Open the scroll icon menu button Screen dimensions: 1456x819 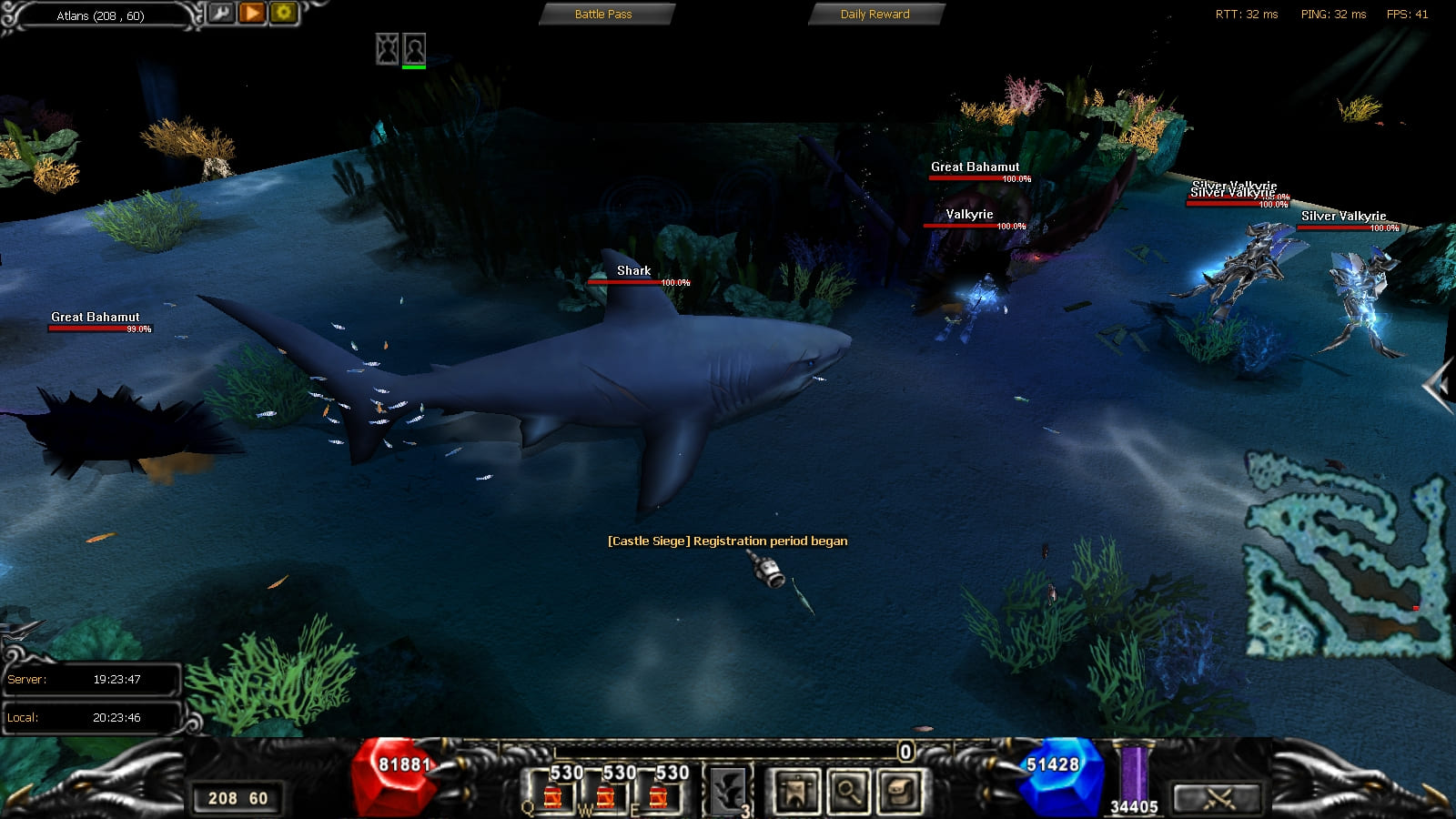pos(901,791)
